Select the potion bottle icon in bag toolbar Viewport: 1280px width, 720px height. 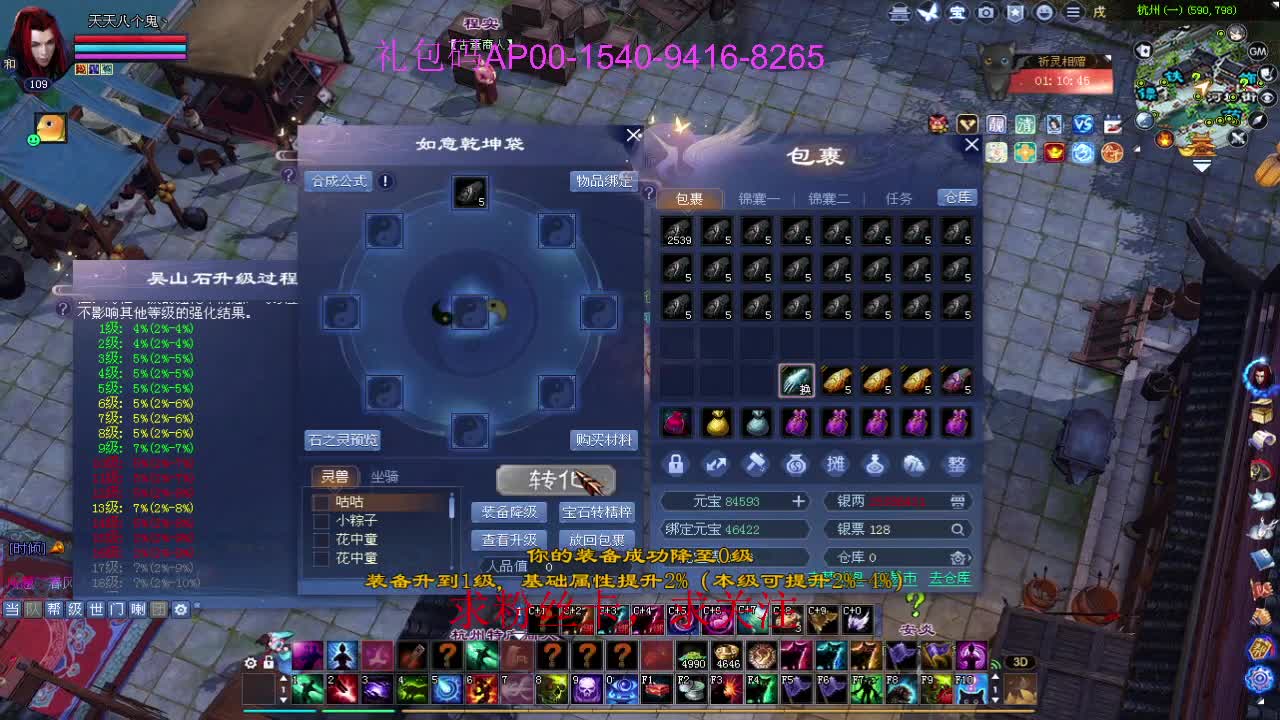click(876, 464)
